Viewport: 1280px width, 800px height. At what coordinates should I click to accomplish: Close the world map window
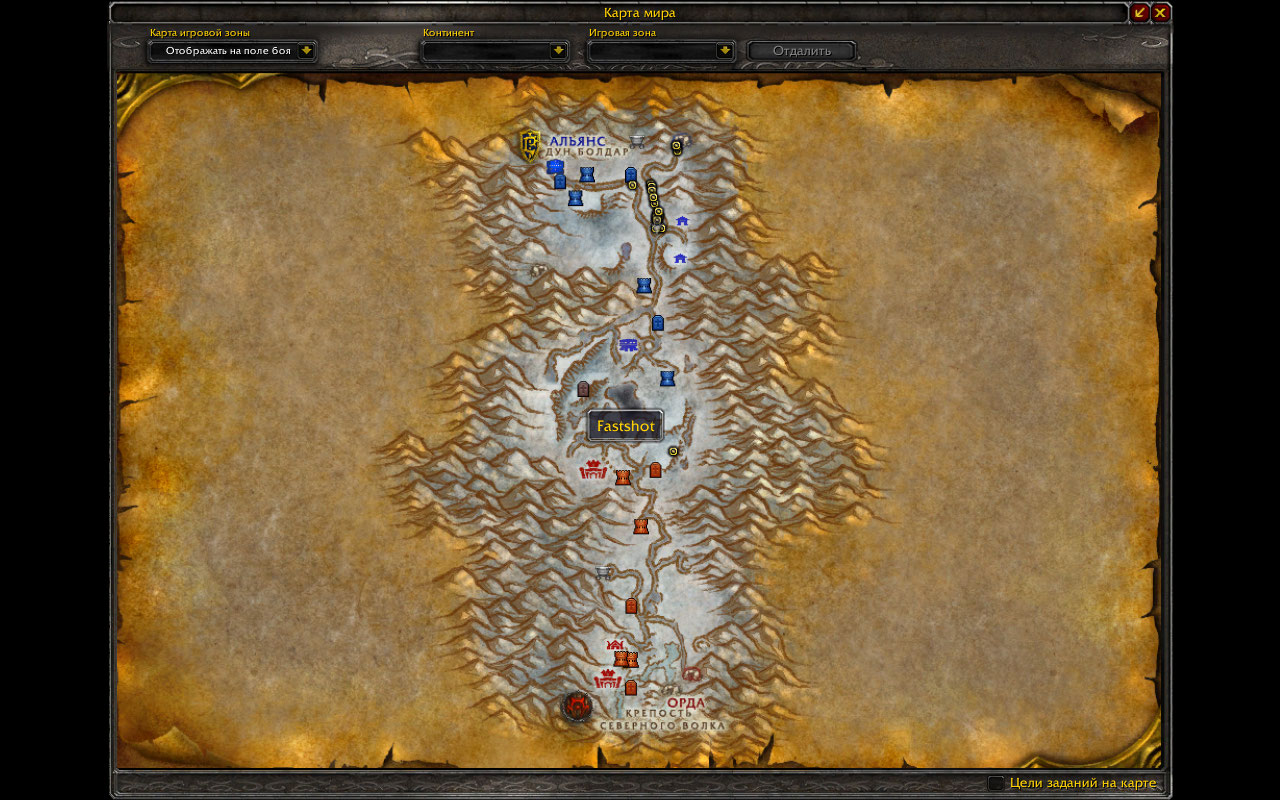[x=1160, y=12]
